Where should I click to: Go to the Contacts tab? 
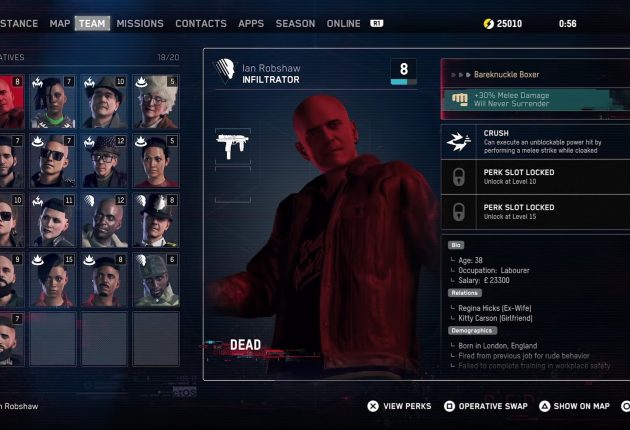(201, 23)
